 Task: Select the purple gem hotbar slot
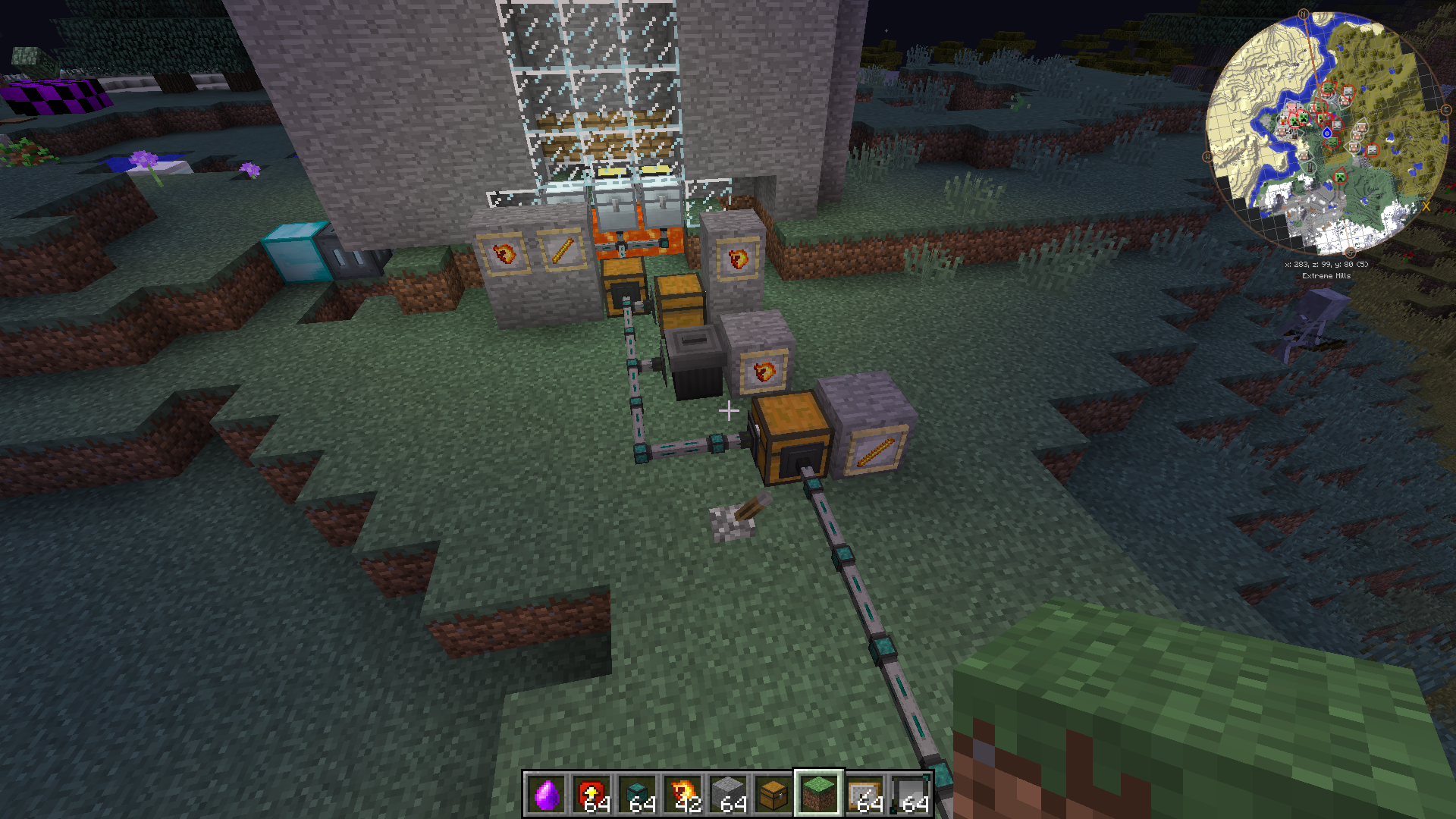(x=546, y=794)
